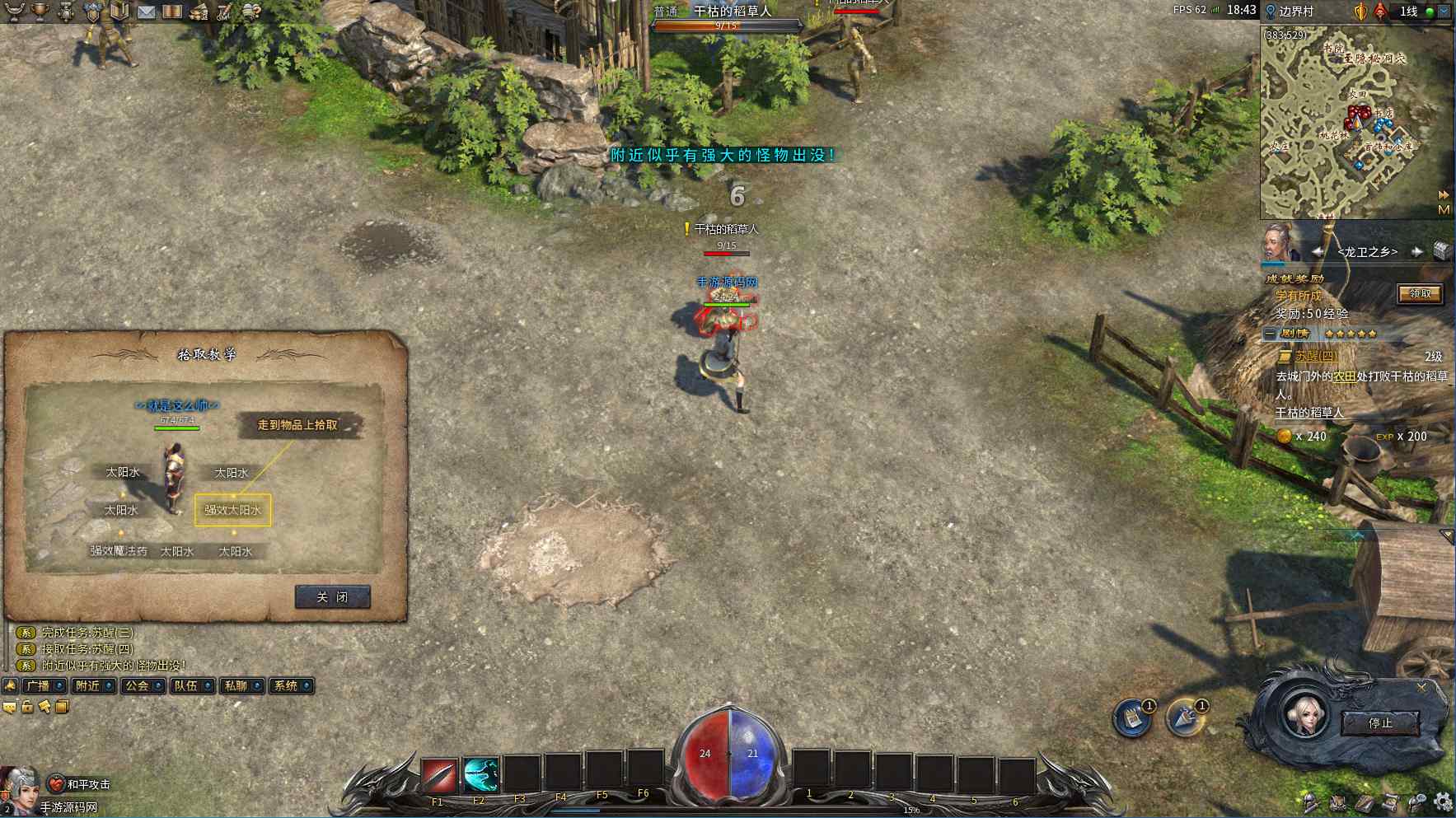
Task: Collapse the 剧情 story quest section
Action: 1270,334
